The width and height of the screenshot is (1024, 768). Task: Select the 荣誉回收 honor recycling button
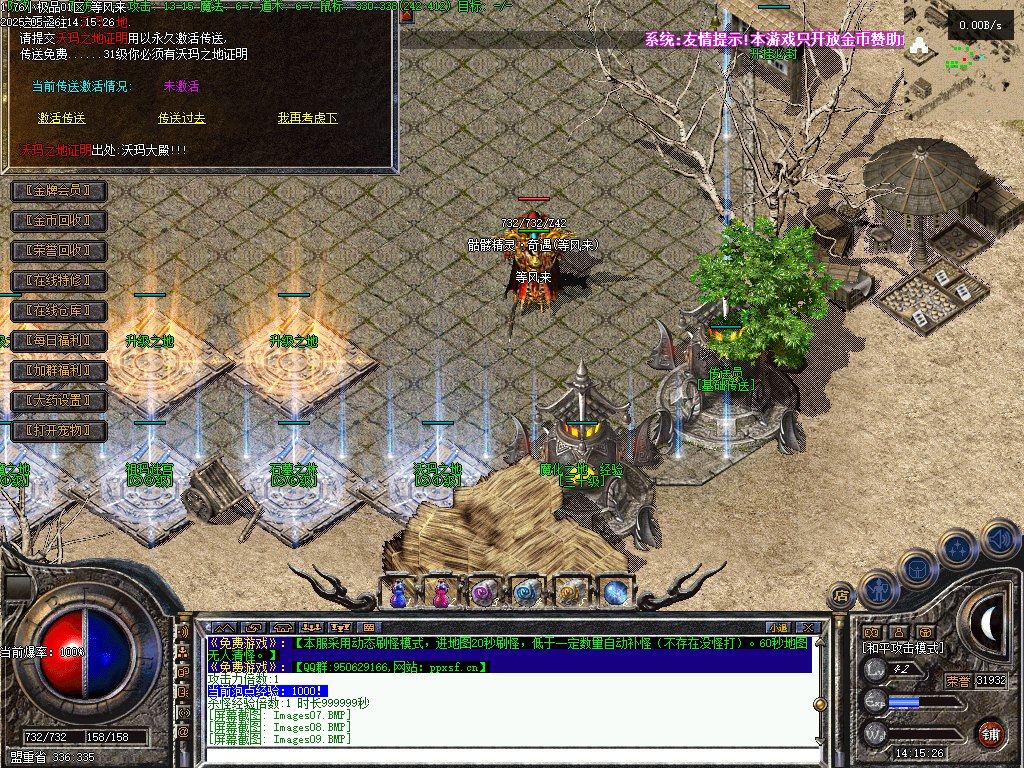coord(58,251)
